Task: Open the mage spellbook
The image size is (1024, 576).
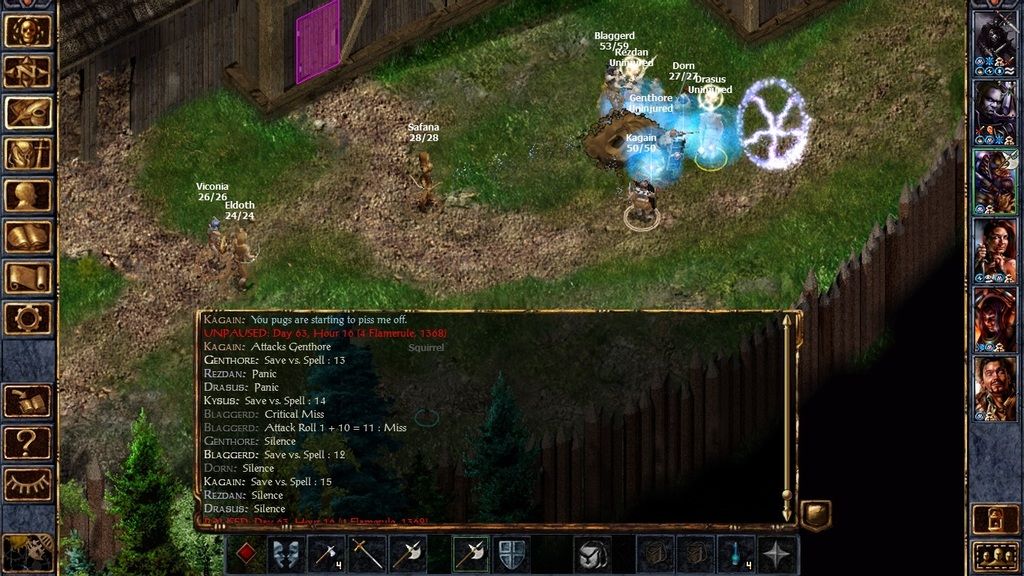Action: (x=28, y=236)
